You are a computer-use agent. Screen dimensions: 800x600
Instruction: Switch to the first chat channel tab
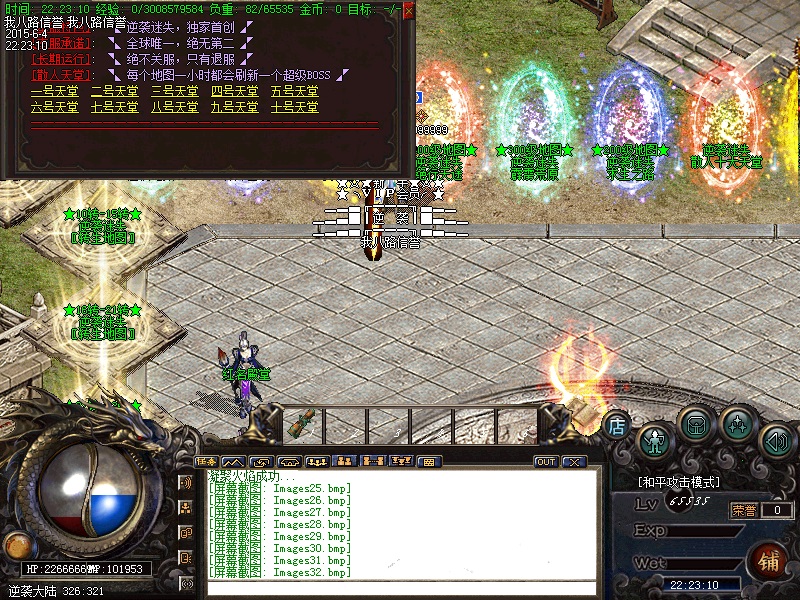point(207,461)
